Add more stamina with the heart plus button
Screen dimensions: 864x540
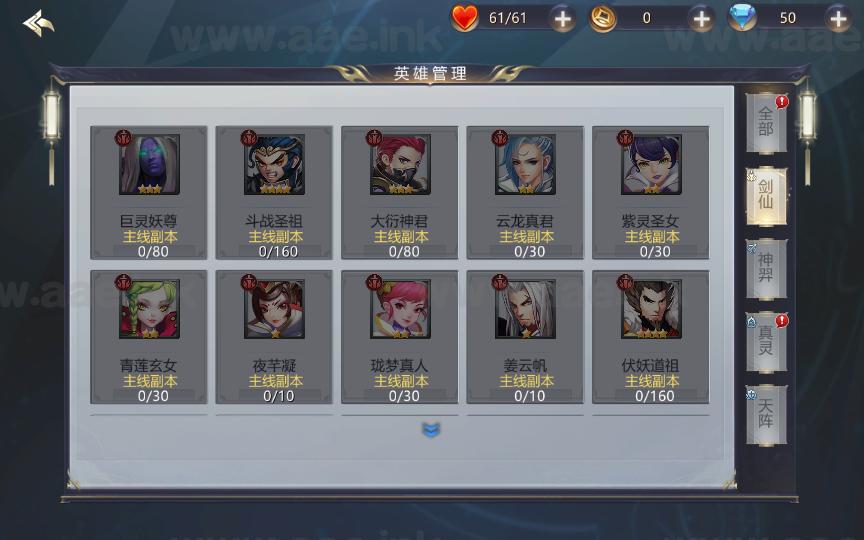pyautogui.click(x=563, y=18)
